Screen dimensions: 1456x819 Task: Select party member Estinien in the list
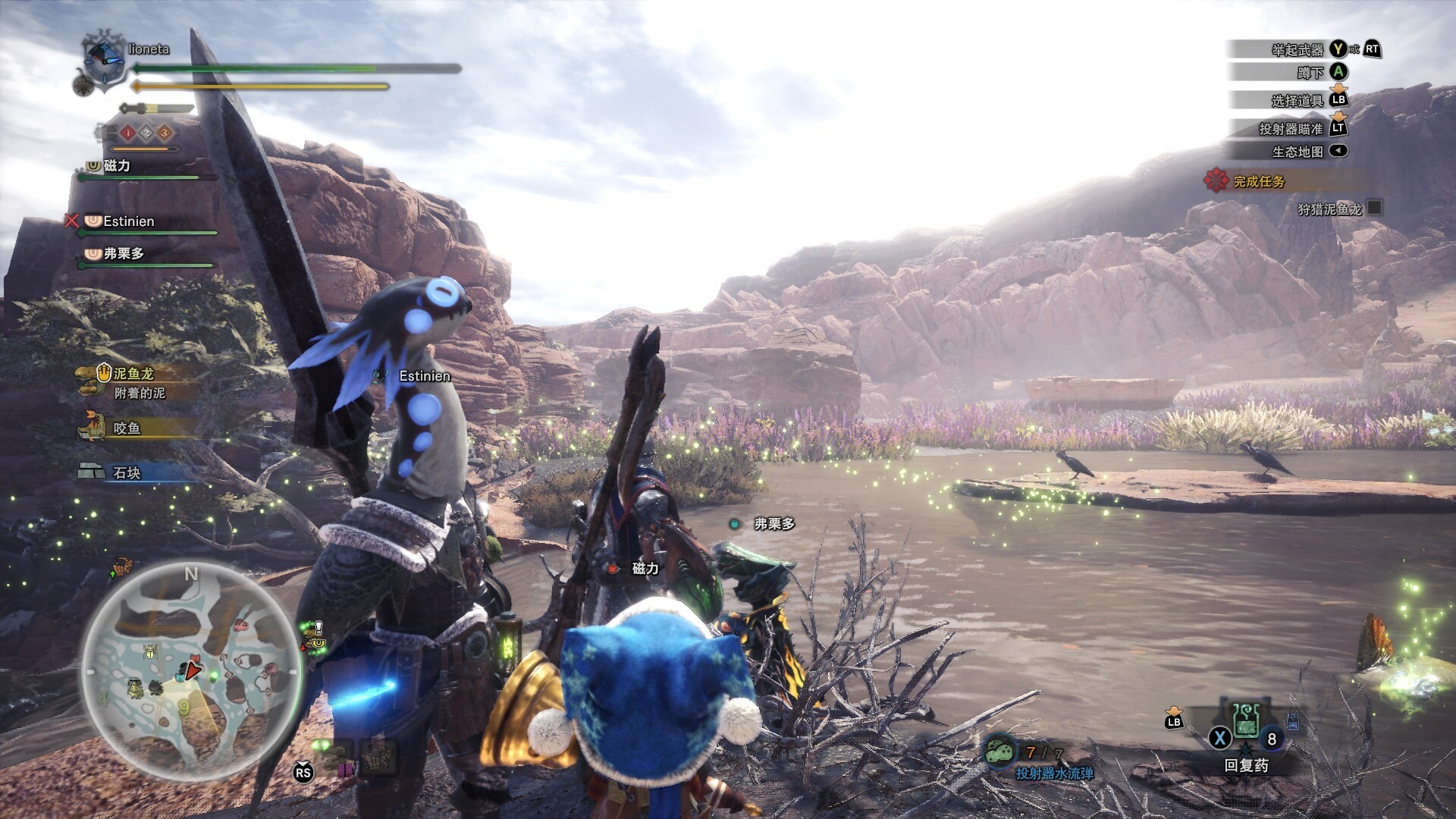128,221
